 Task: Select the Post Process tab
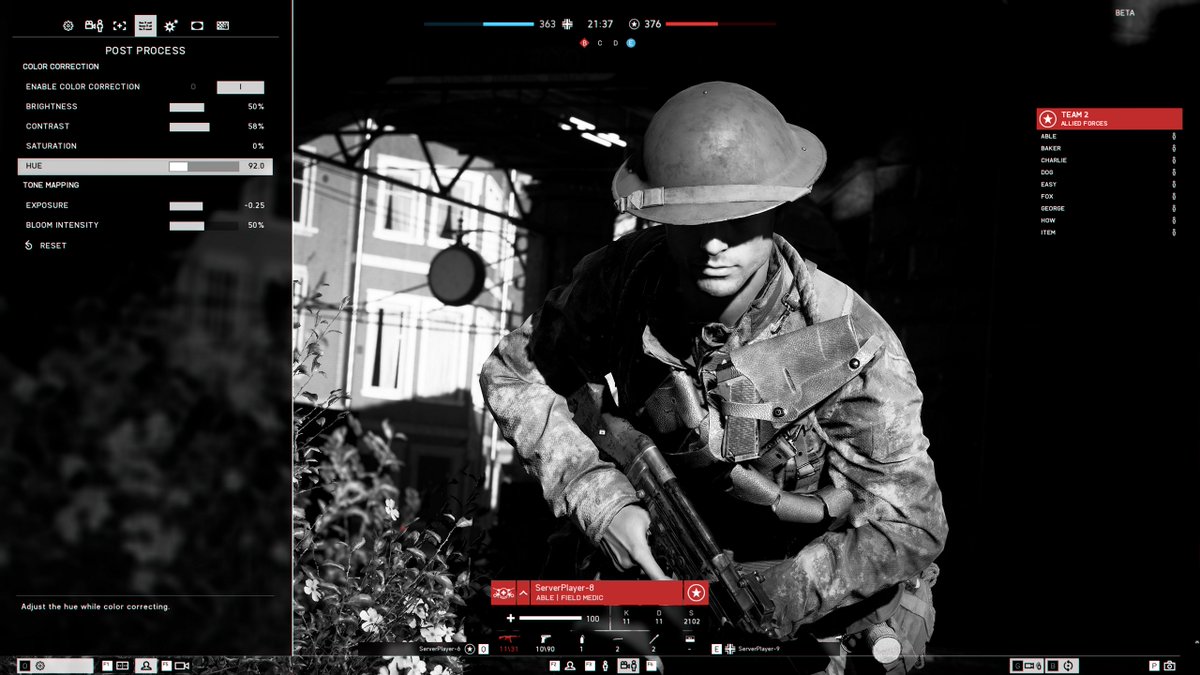(146, 26)
